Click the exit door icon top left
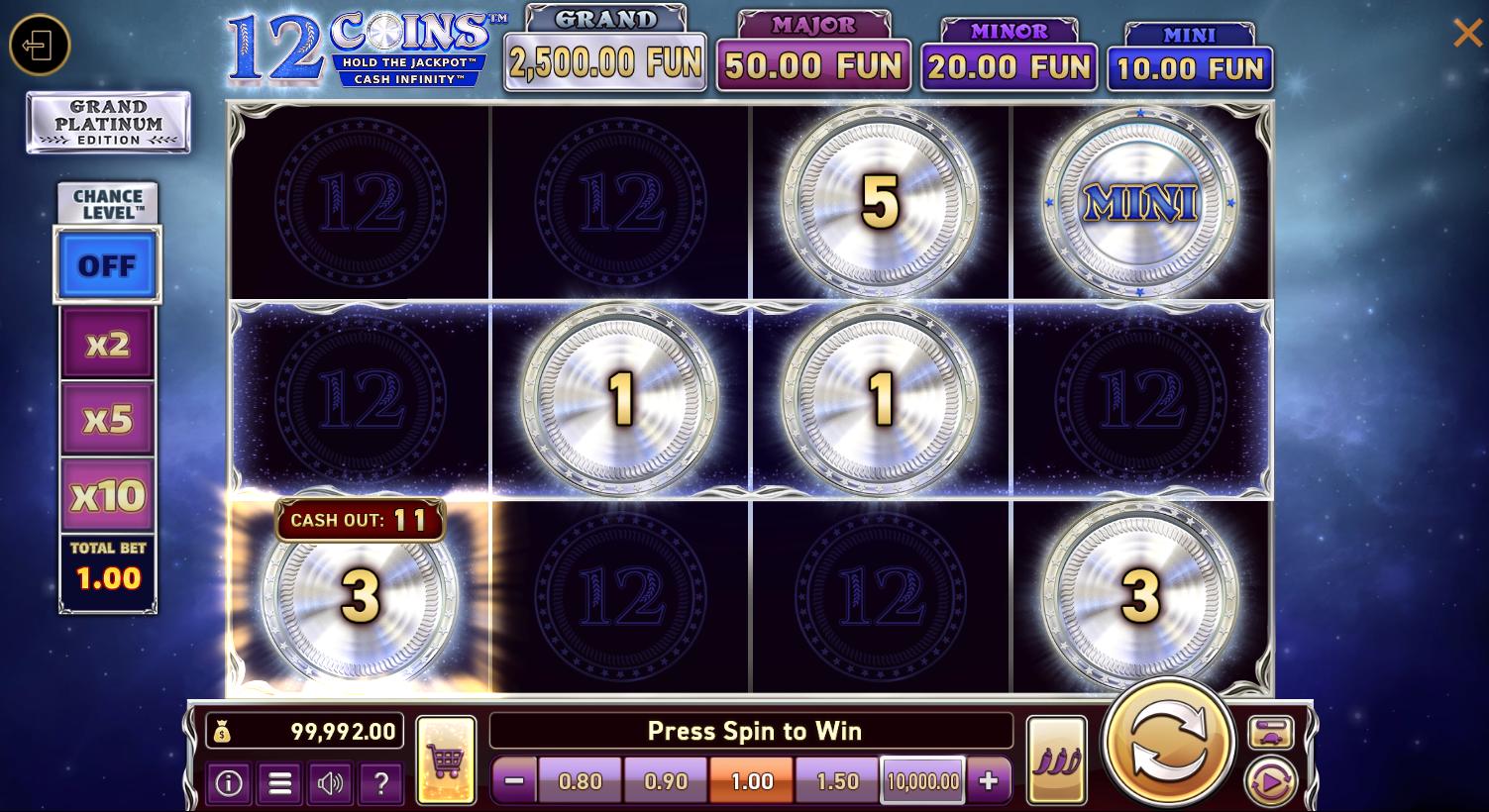 (39, 45)
